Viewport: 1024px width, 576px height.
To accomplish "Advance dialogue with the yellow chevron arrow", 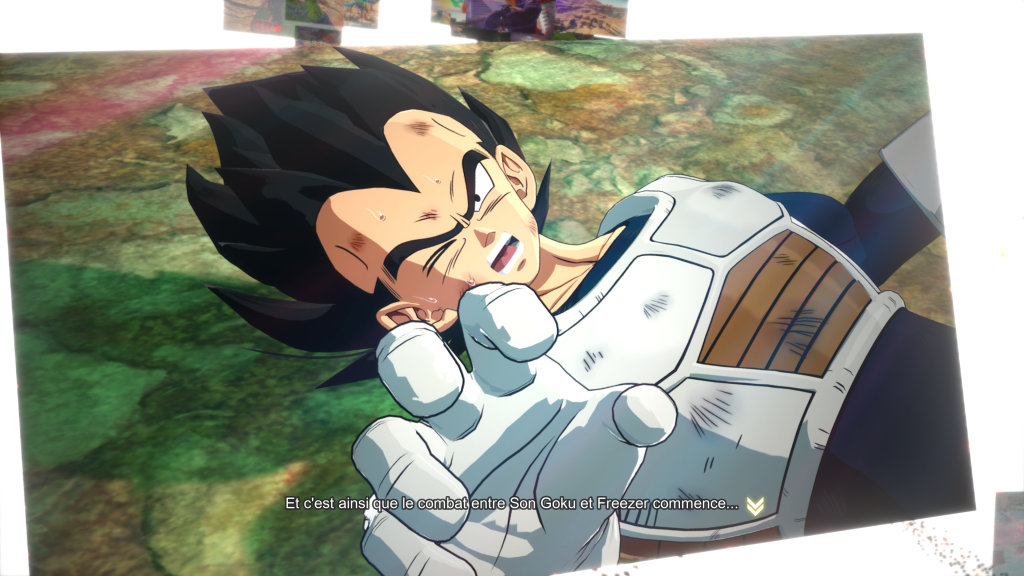I will point(755,506).
